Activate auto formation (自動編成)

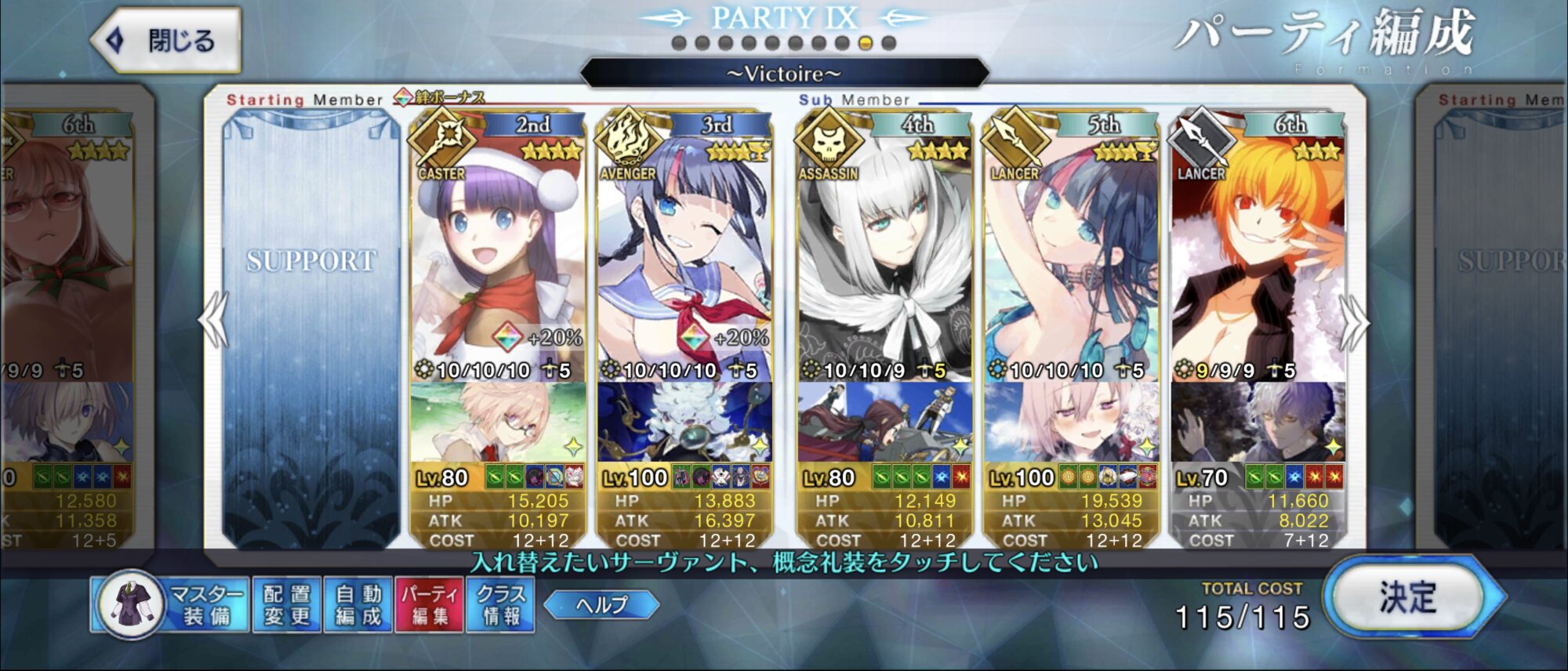pyautogui.click(x=358, y=605)
